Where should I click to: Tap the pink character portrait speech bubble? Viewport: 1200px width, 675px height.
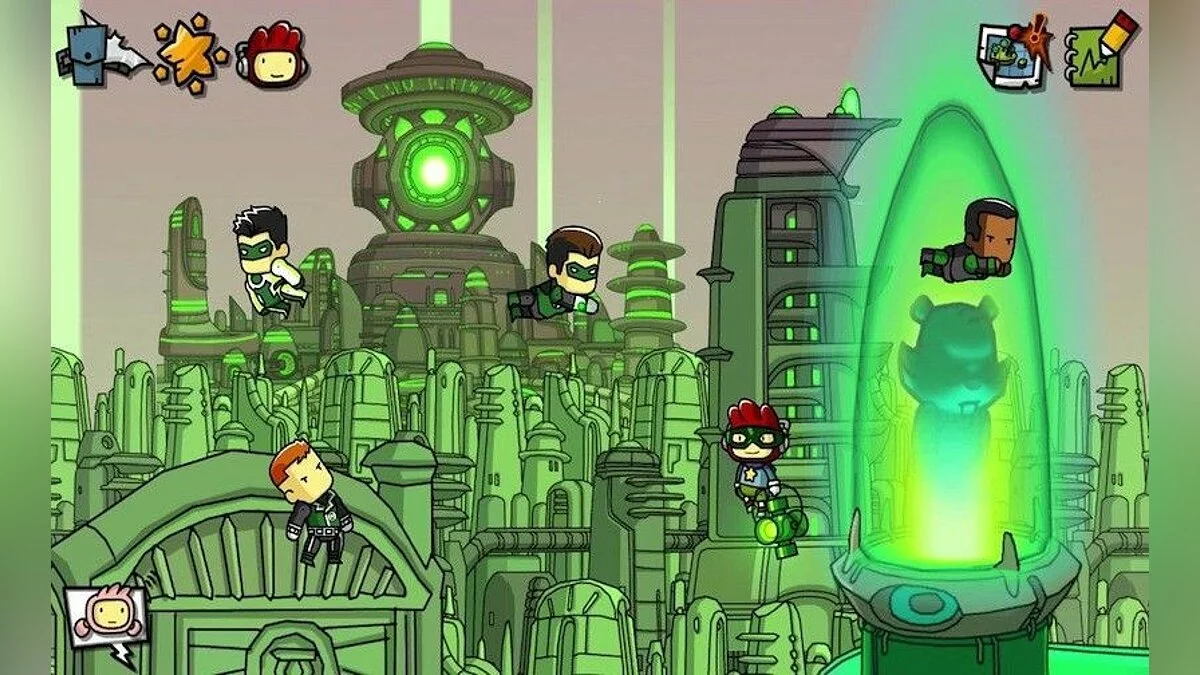(107, 615)
